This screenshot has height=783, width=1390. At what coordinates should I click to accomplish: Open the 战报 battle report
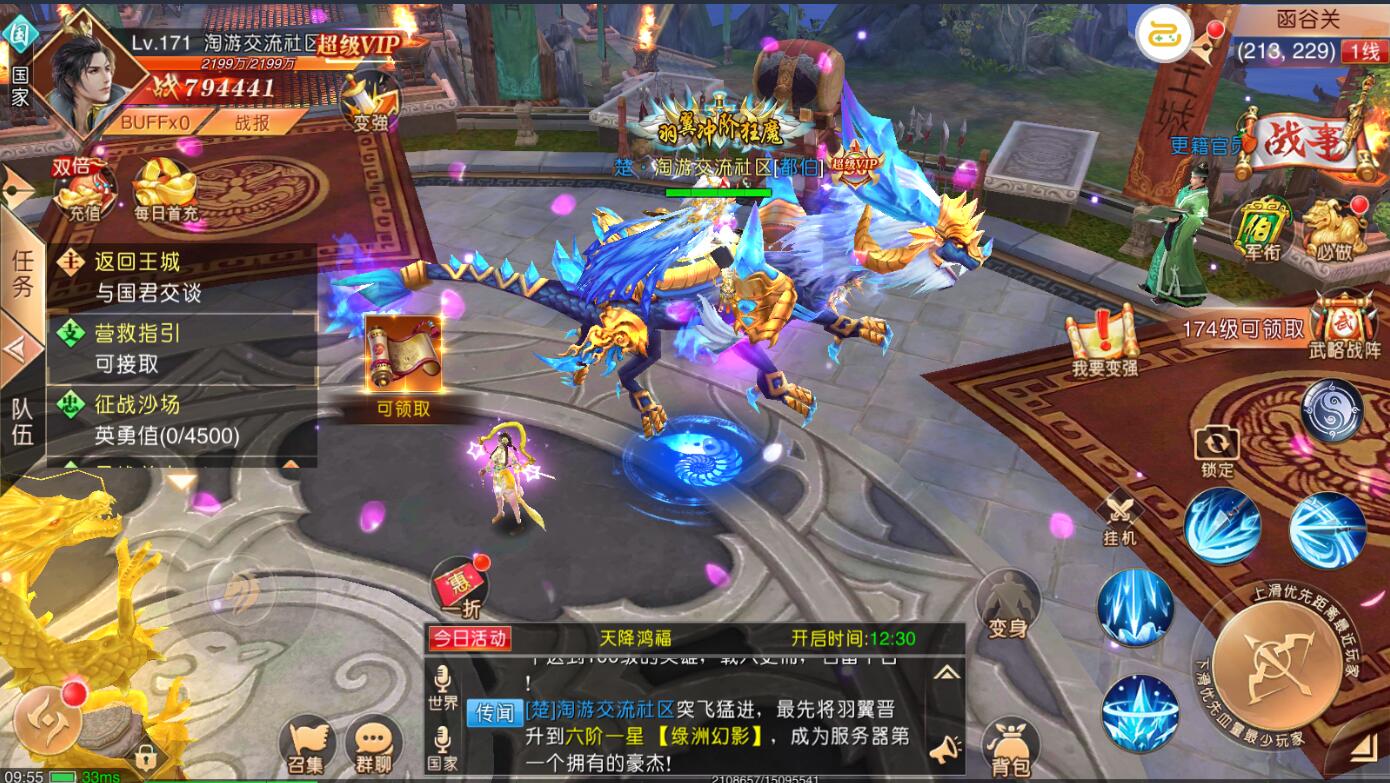point(252,122)
